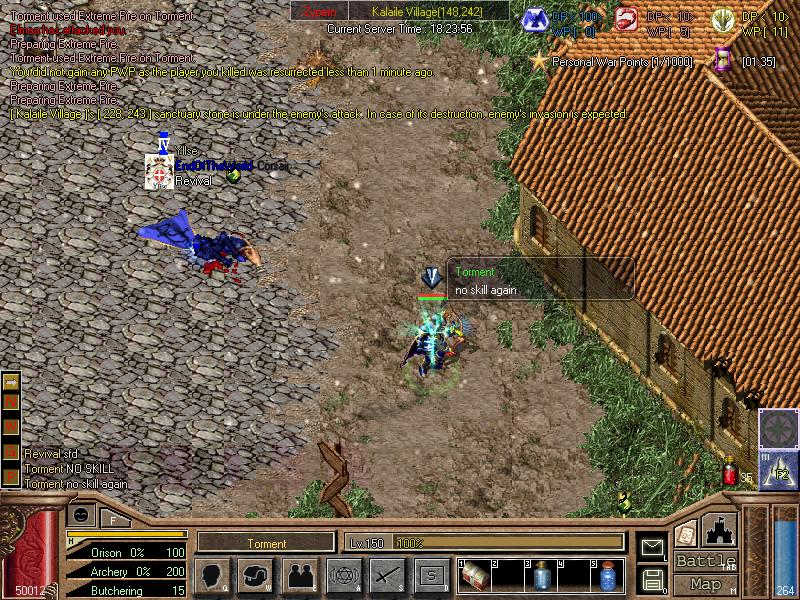Image resolution: width=800 pixels, height=600 pixels.
Task: Click the square S button
Action: (431, 575)
